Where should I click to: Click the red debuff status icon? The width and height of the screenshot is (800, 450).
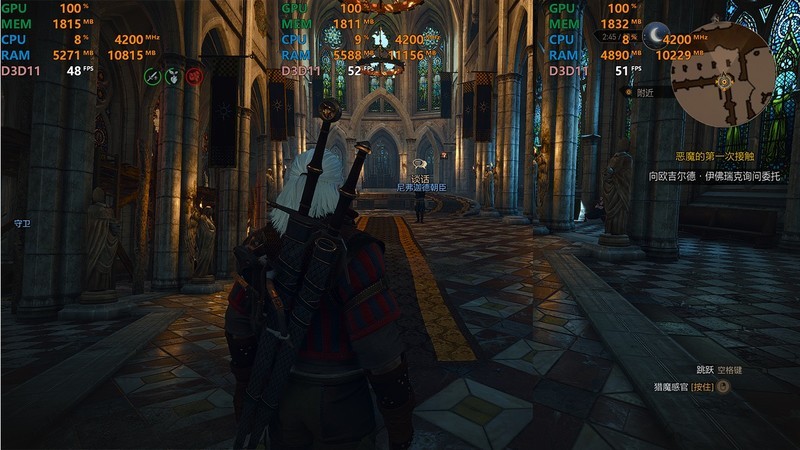pos(195,75)
